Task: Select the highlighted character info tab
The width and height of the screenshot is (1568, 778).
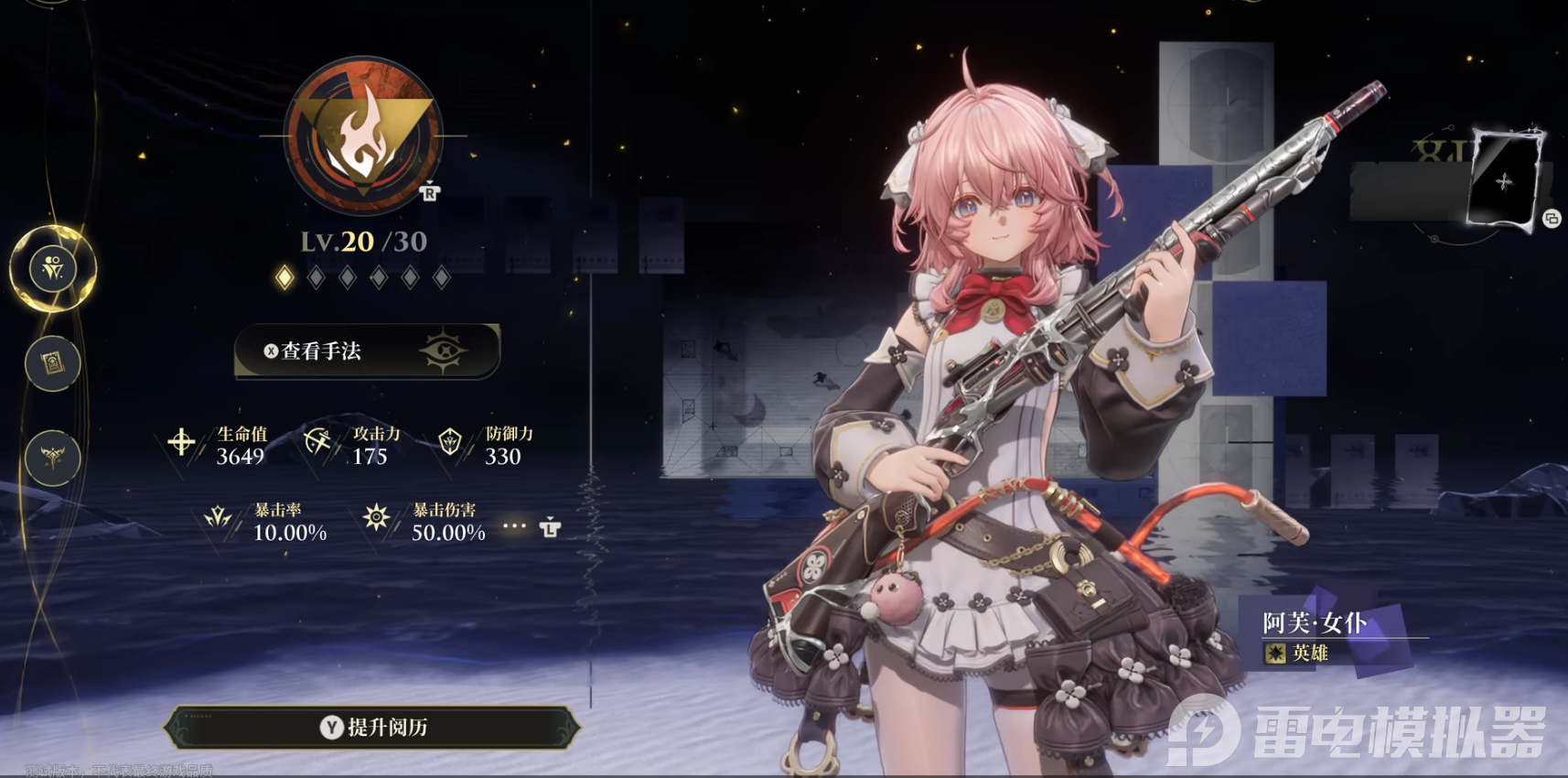Action: click(x=53, y=268)
